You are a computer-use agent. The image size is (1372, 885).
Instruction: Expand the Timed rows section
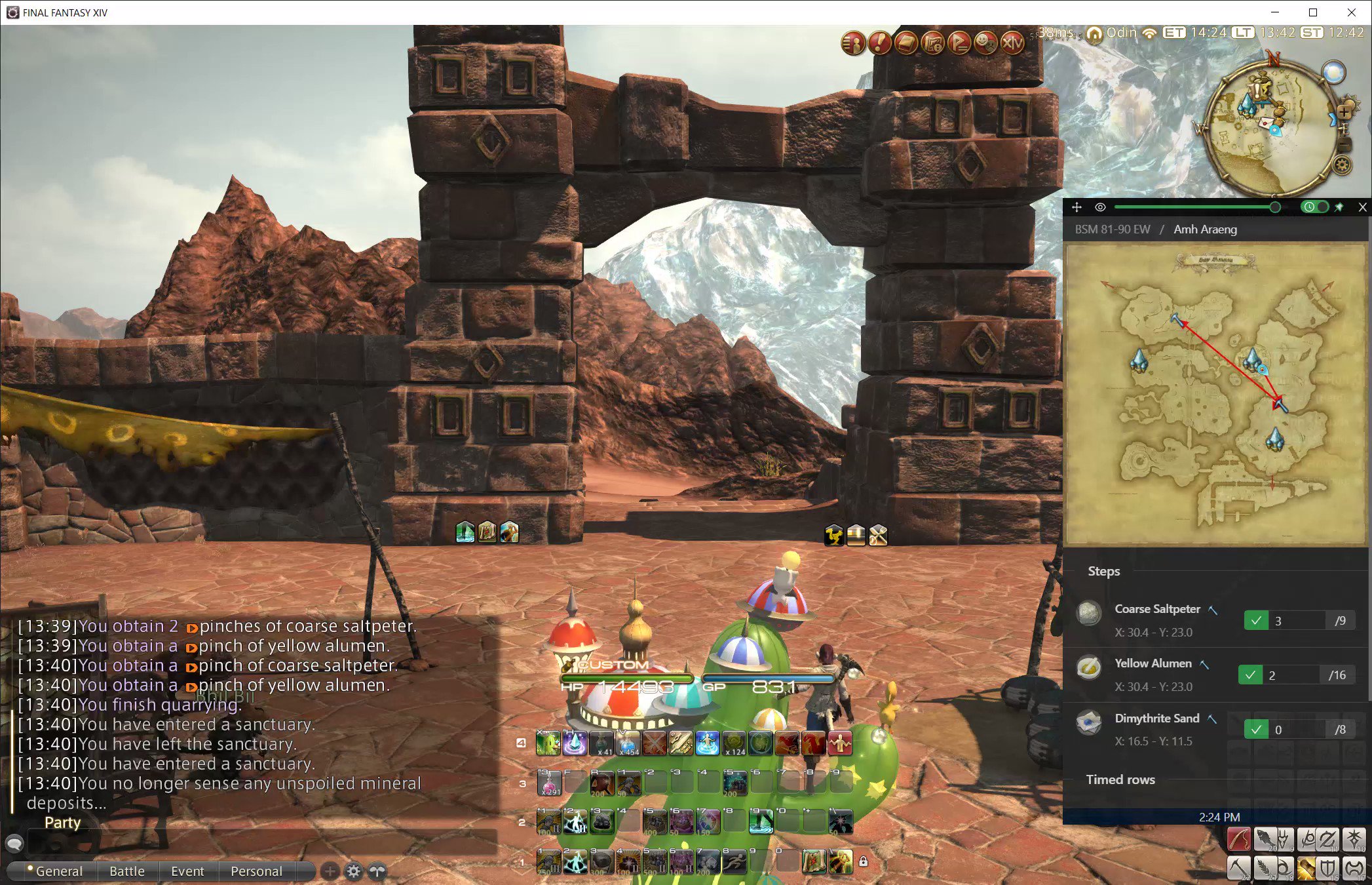pos(1121,779)
